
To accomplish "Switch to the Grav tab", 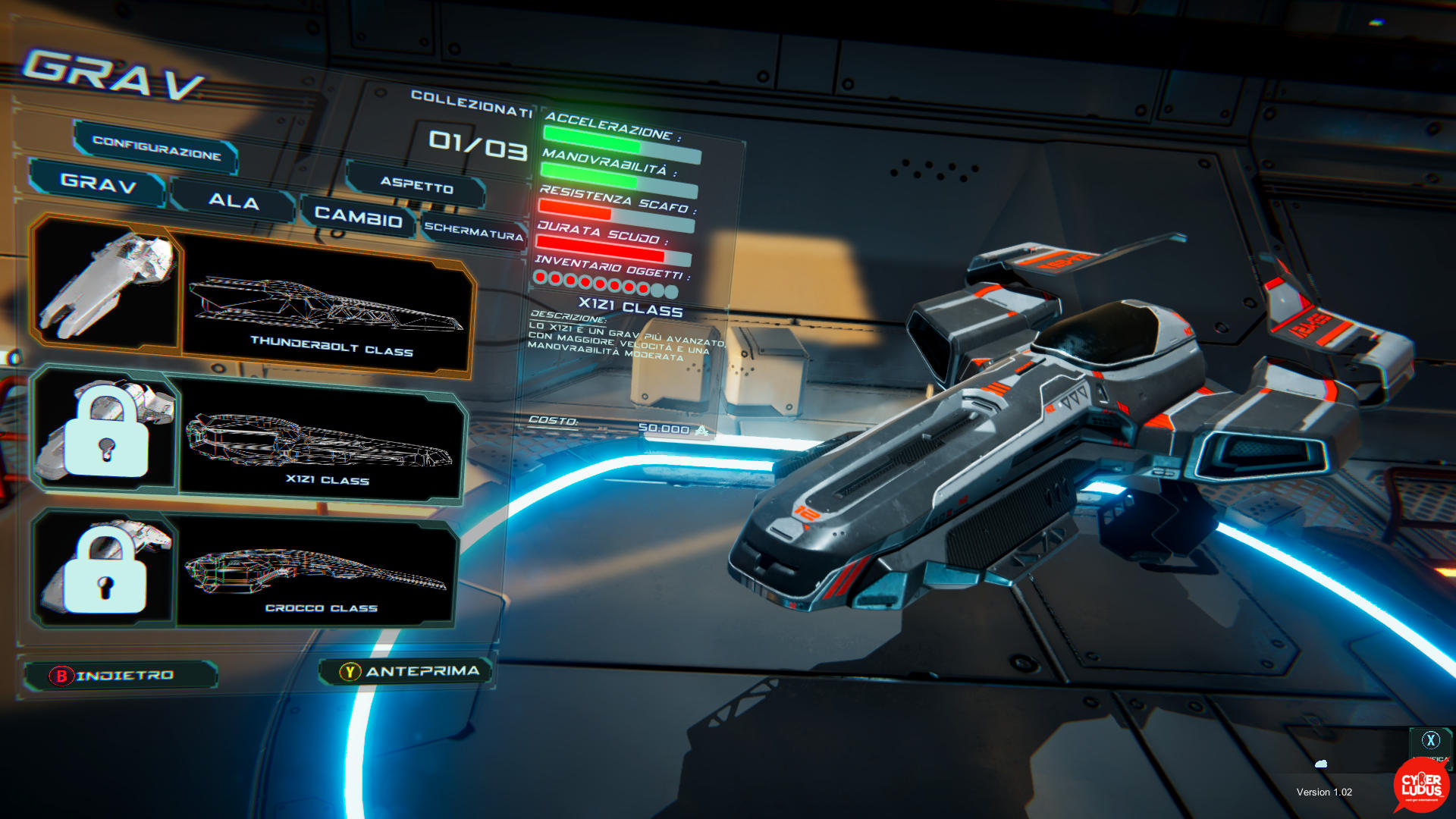I will 98,183.
